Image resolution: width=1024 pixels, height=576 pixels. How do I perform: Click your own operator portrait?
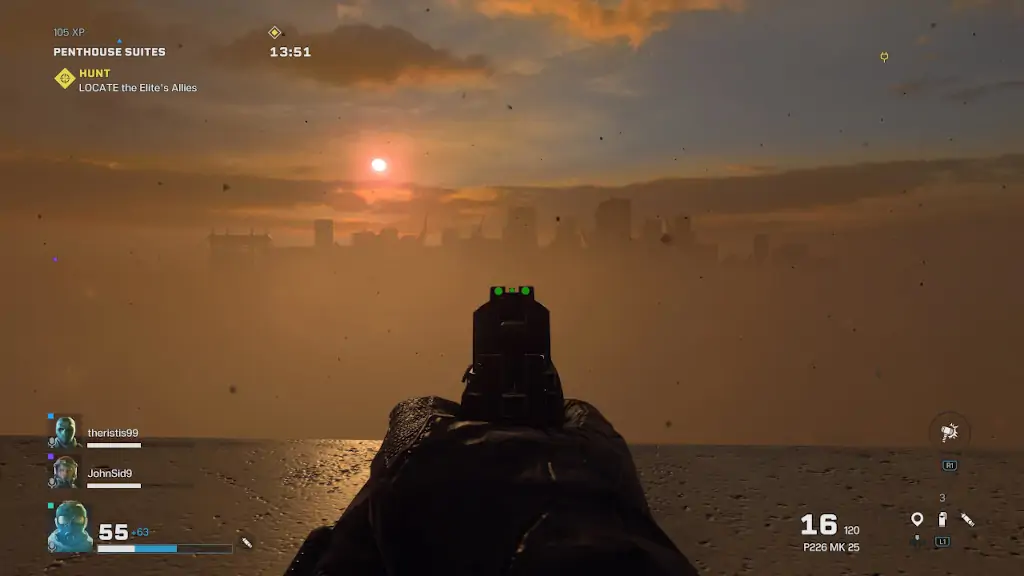click(70, 527)
